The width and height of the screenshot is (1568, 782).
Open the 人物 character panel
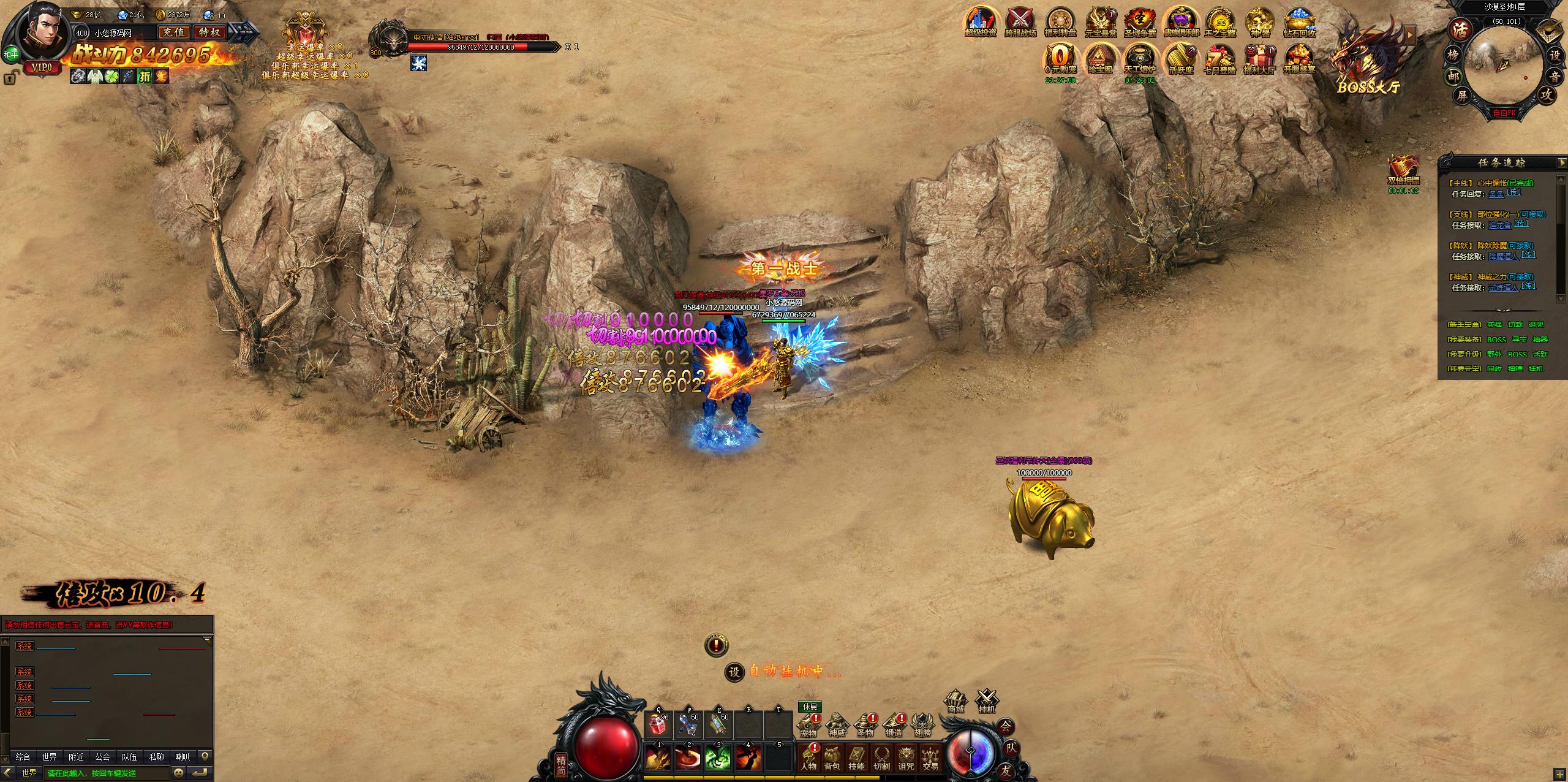click(808, 757)
